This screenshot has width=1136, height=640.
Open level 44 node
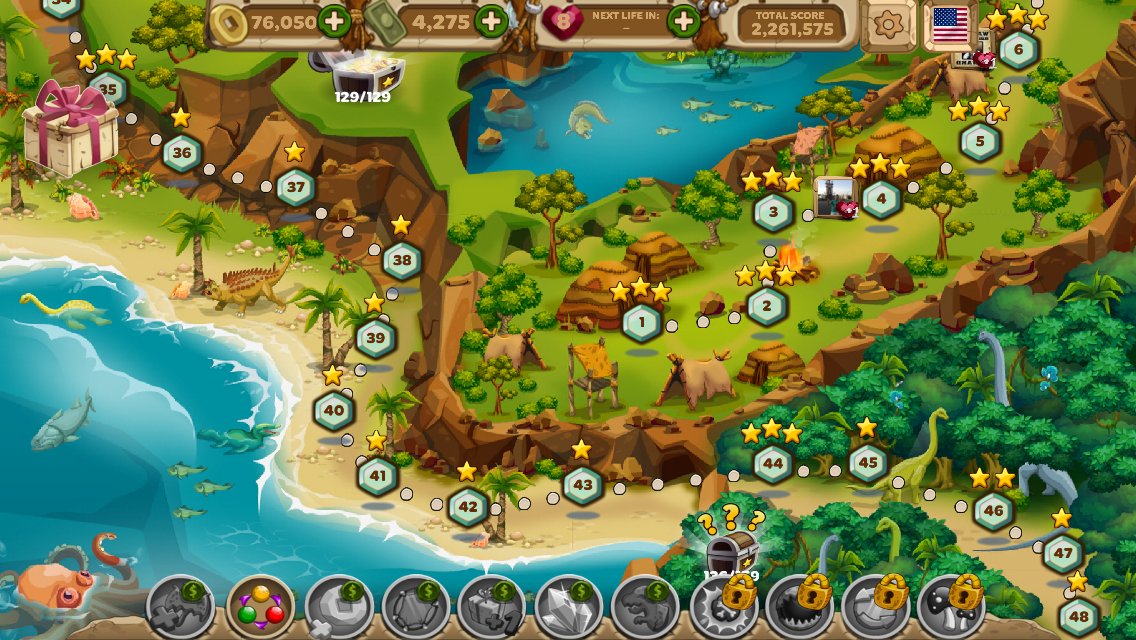[773, 464]
